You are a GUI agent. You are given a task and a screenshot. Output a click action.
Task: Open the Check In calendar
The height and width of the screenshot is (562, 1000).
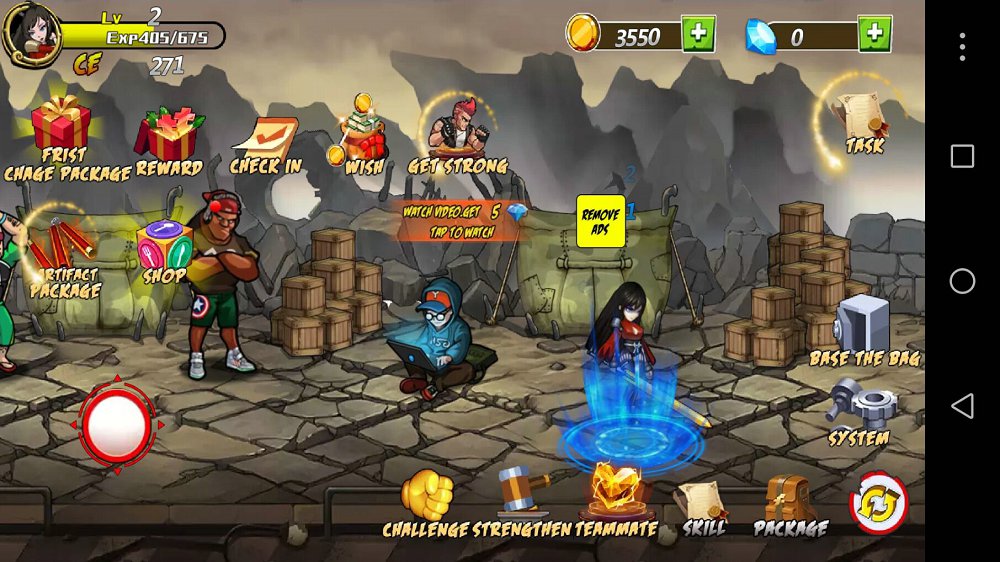(x=265, y=142)
